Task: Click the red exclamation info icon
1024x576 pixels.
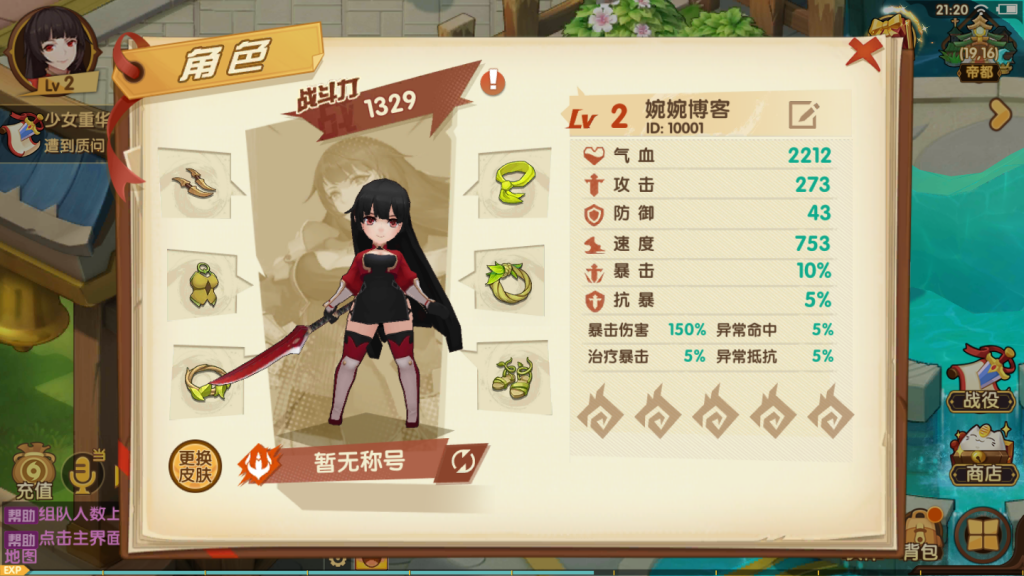Action: pos(493,81)
